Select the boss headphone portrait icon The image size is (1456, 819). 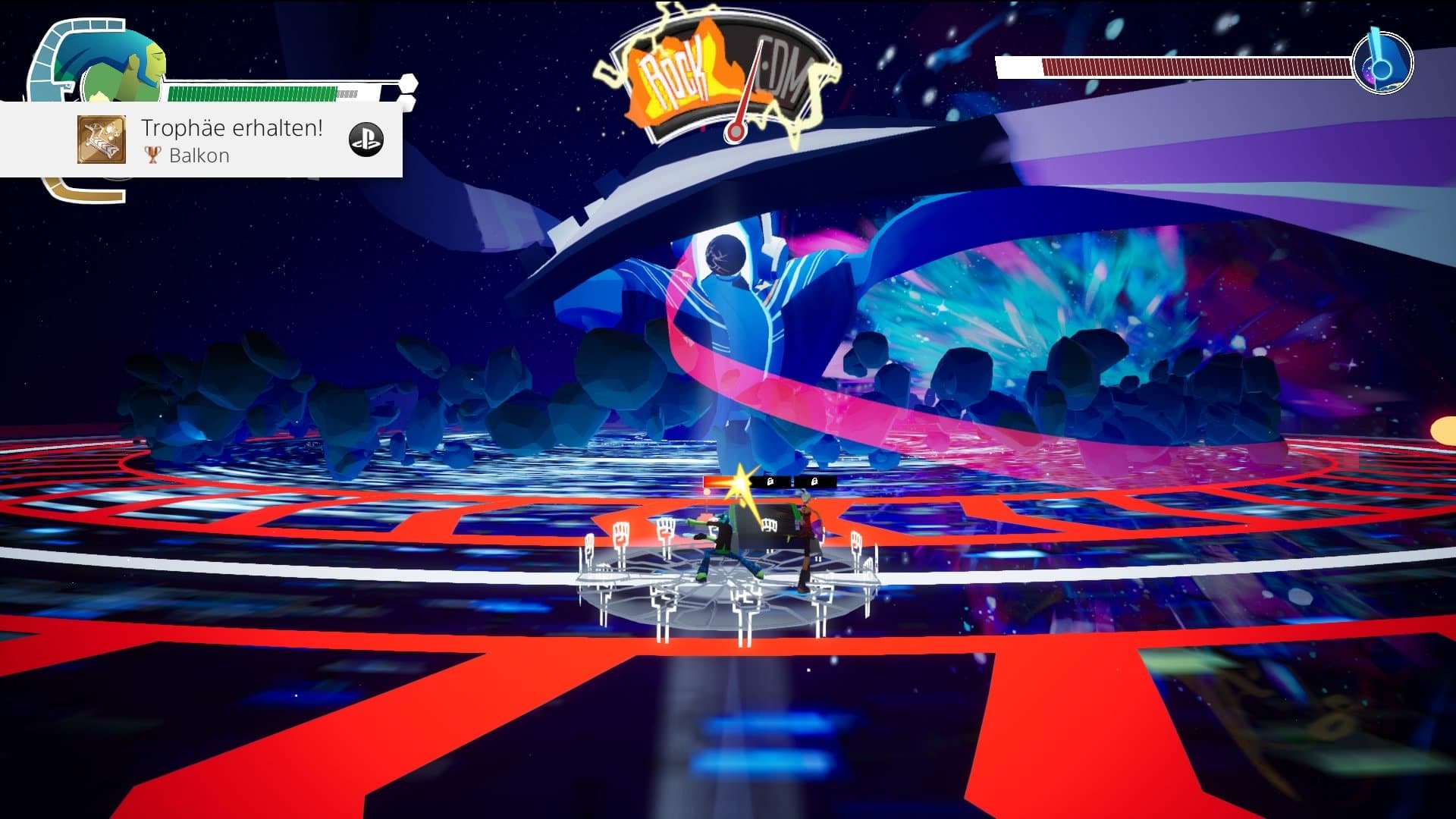click(1382, 62)
